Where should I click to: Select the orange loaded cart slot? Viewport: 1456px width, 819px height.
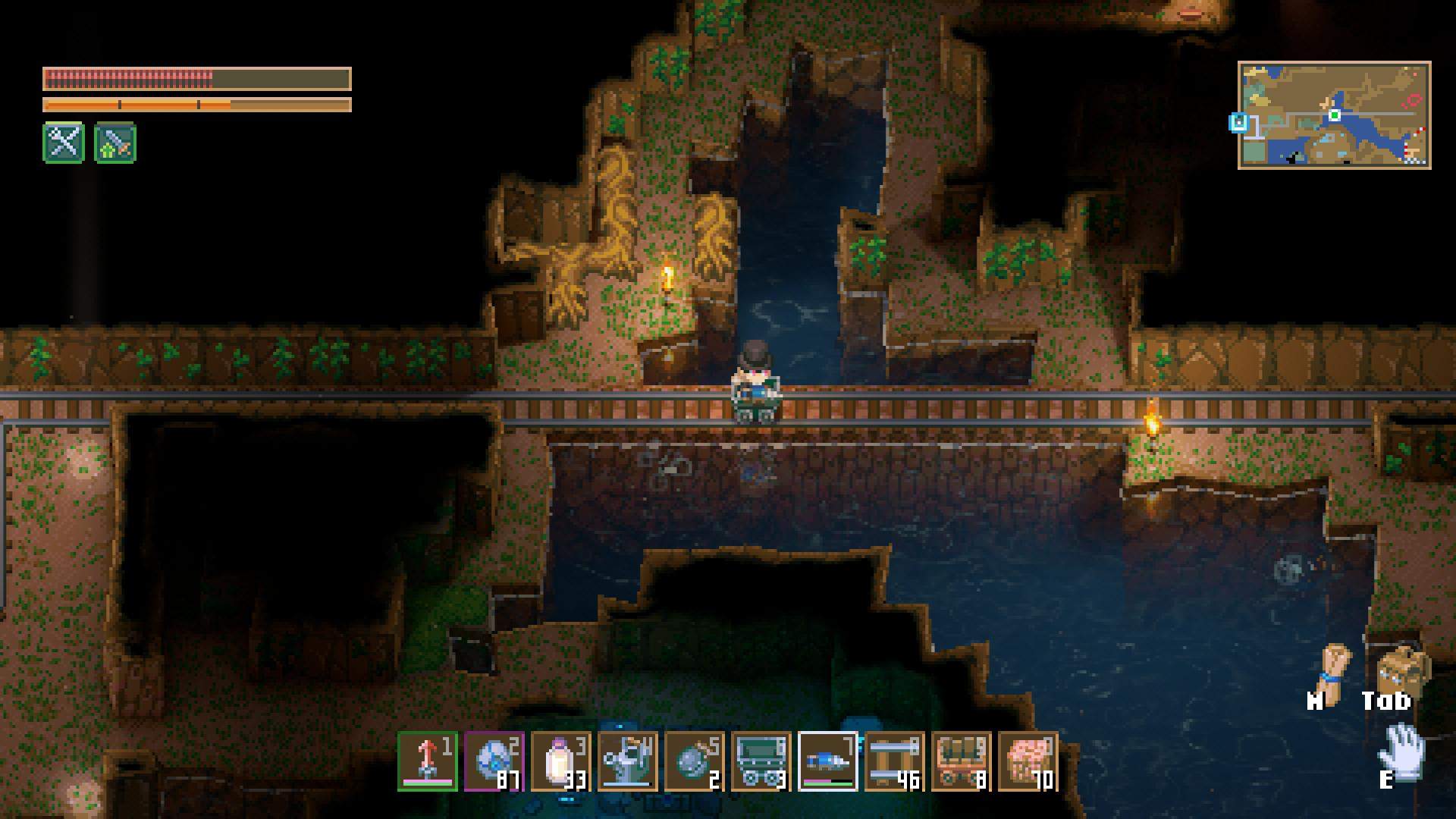962,761
